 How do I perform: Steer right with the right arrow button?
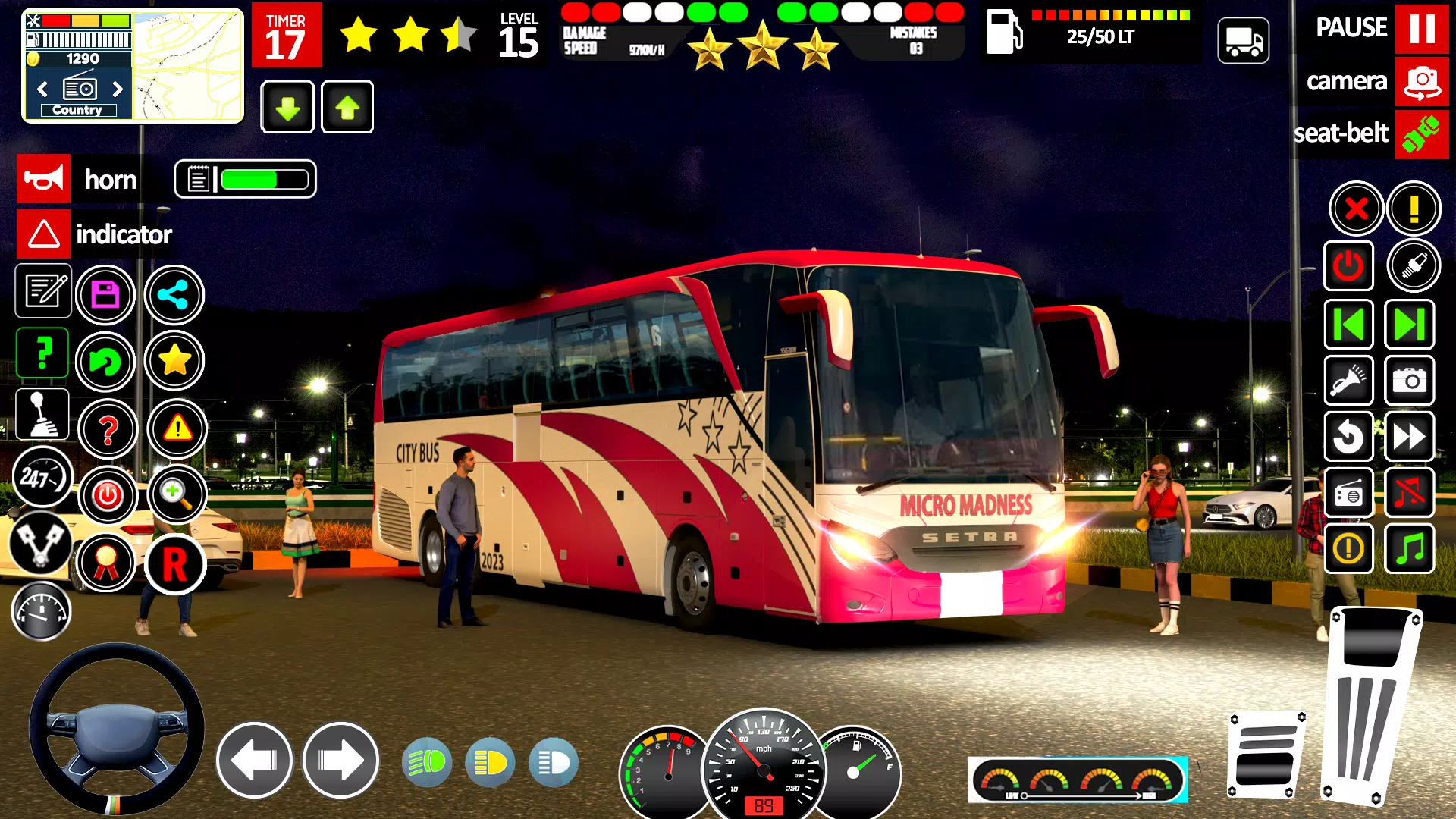(x=340, y=761)
